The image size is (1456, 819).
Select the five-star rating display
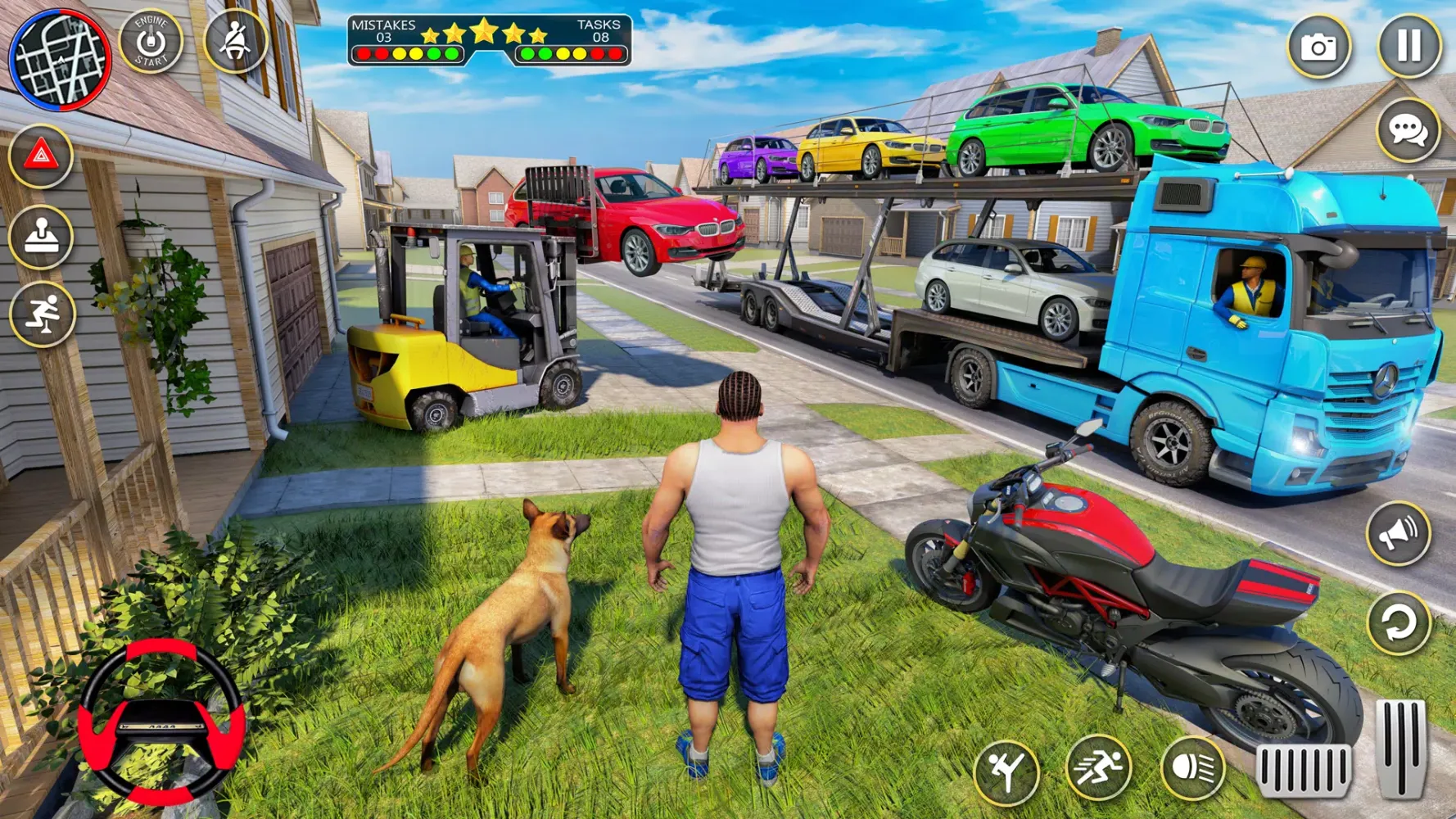pos(483,34)
